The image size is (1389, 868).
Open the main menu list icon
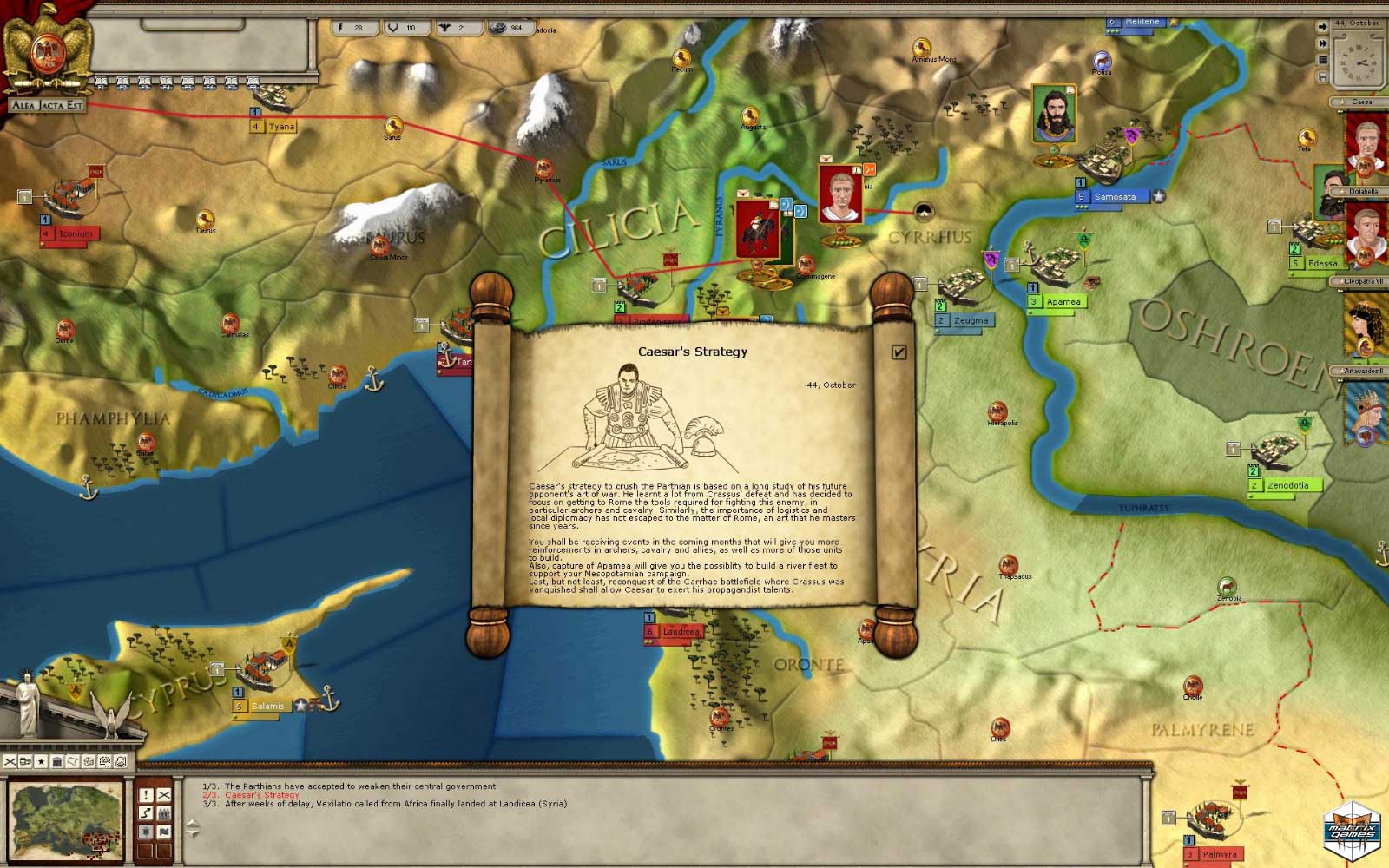coord(1322,60)
